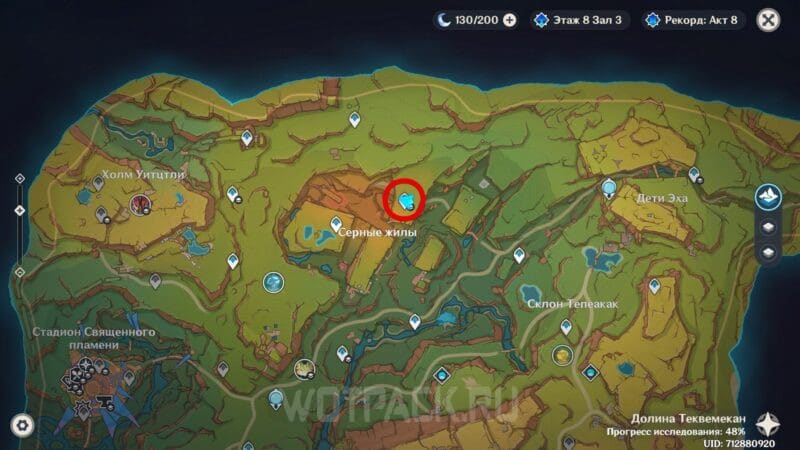The image size is (800, 450).
Task: Open map settings with the gear icon
Action: (x=21, y=424)
